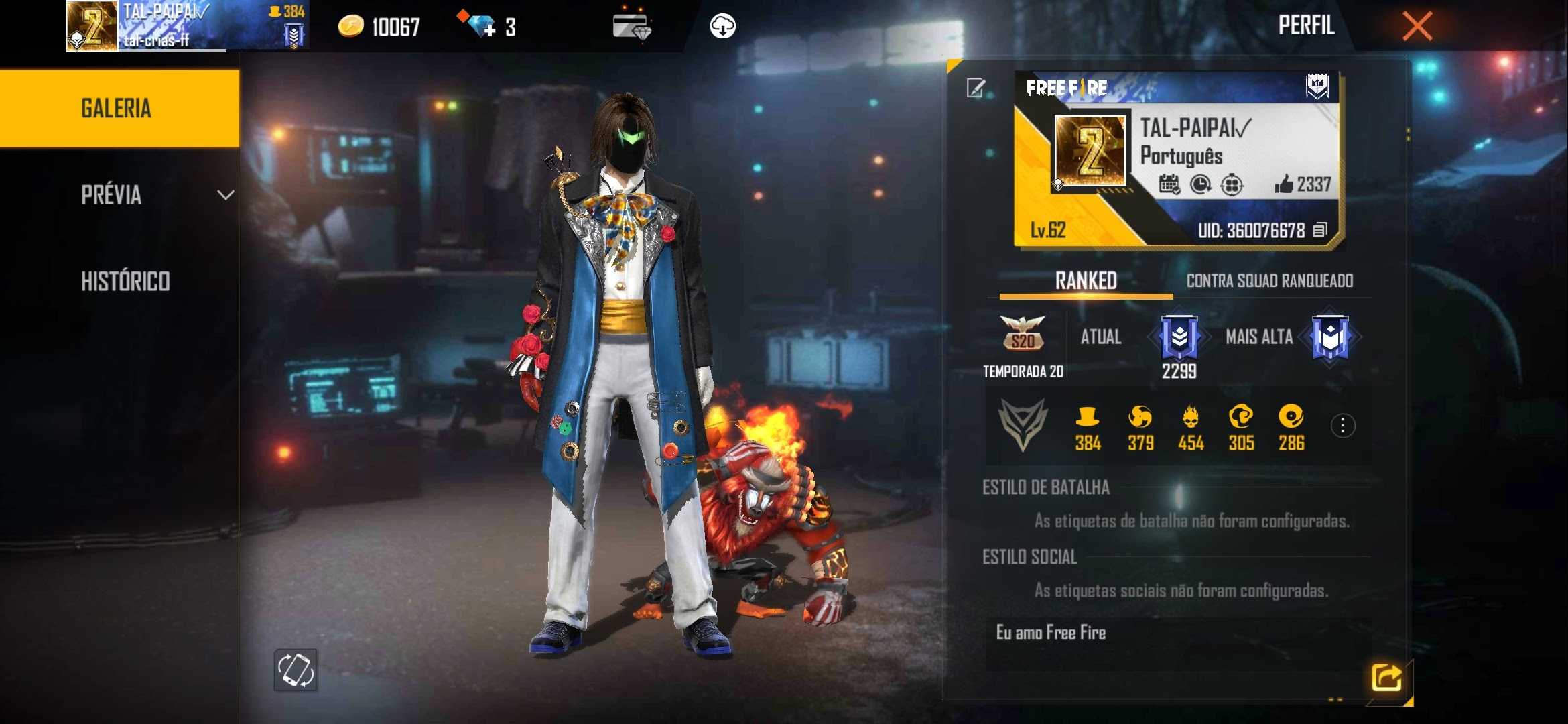
Task: Open the Histórico section
Action: 125,282
